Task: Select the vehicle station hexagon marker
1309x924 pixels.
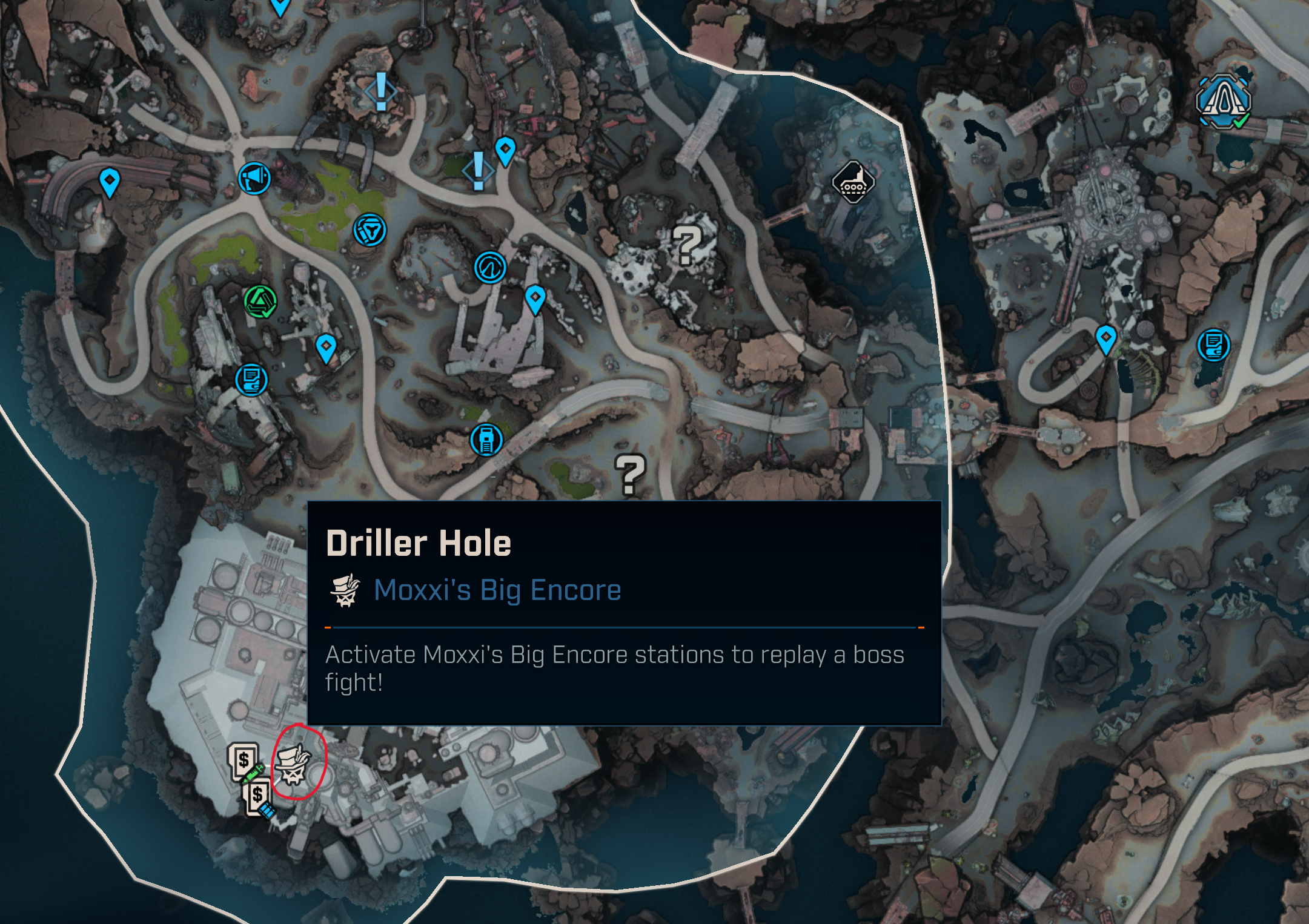Action: (x=852, y=182)
